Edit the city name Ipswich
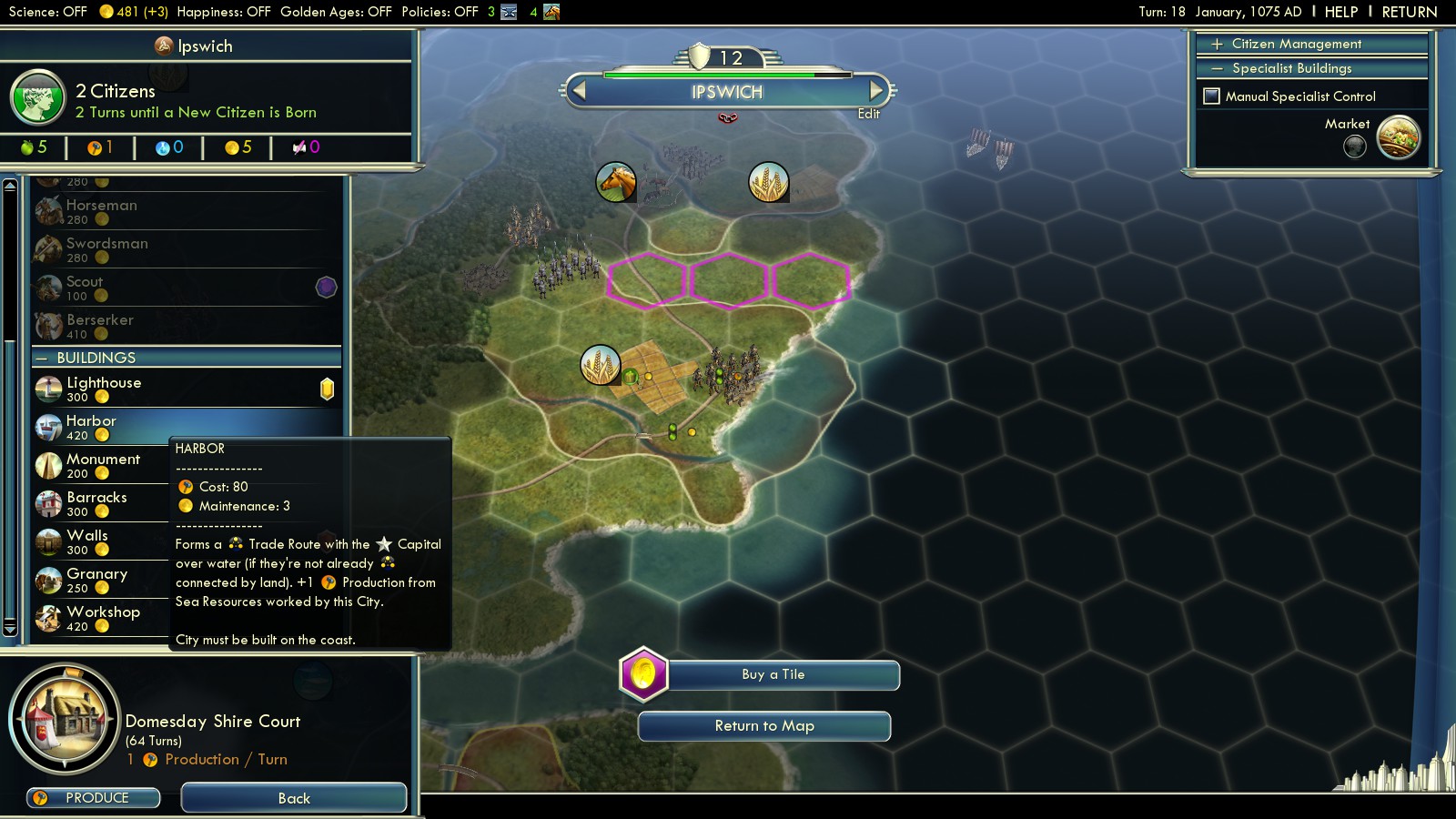This screenshot has height=819, width=1456. pos(868,114)
